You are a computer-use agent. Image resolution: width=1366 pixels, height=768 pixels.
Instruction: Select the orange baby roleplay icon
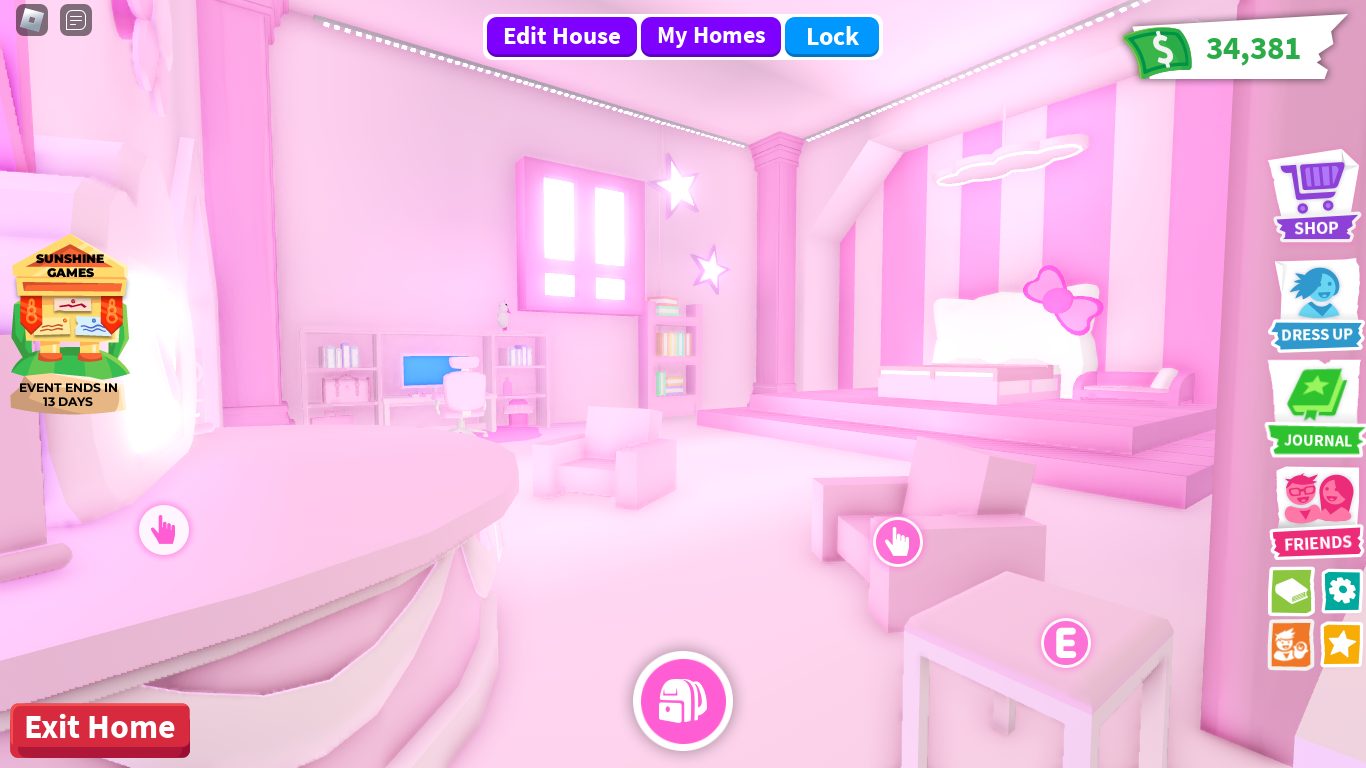coord(1290,645)
